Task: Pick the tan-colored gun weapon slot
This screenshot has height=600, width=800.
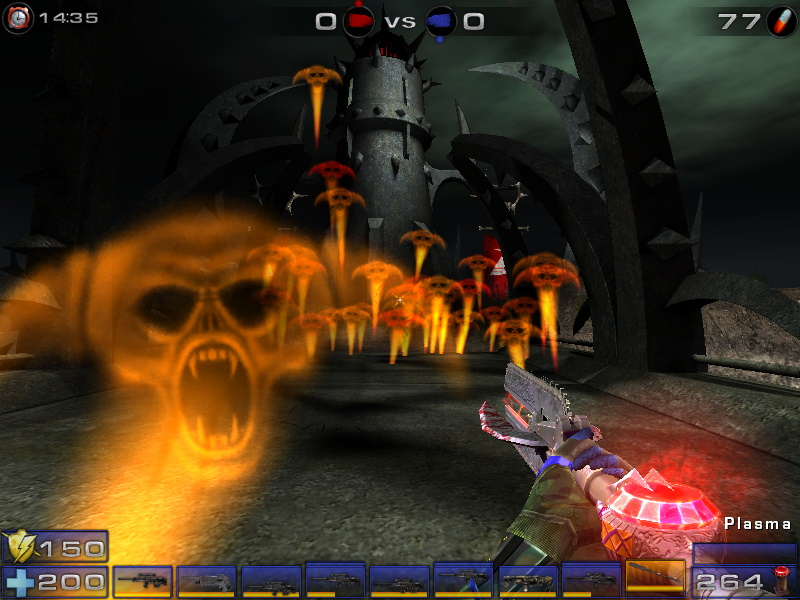Action: [527, 581]
